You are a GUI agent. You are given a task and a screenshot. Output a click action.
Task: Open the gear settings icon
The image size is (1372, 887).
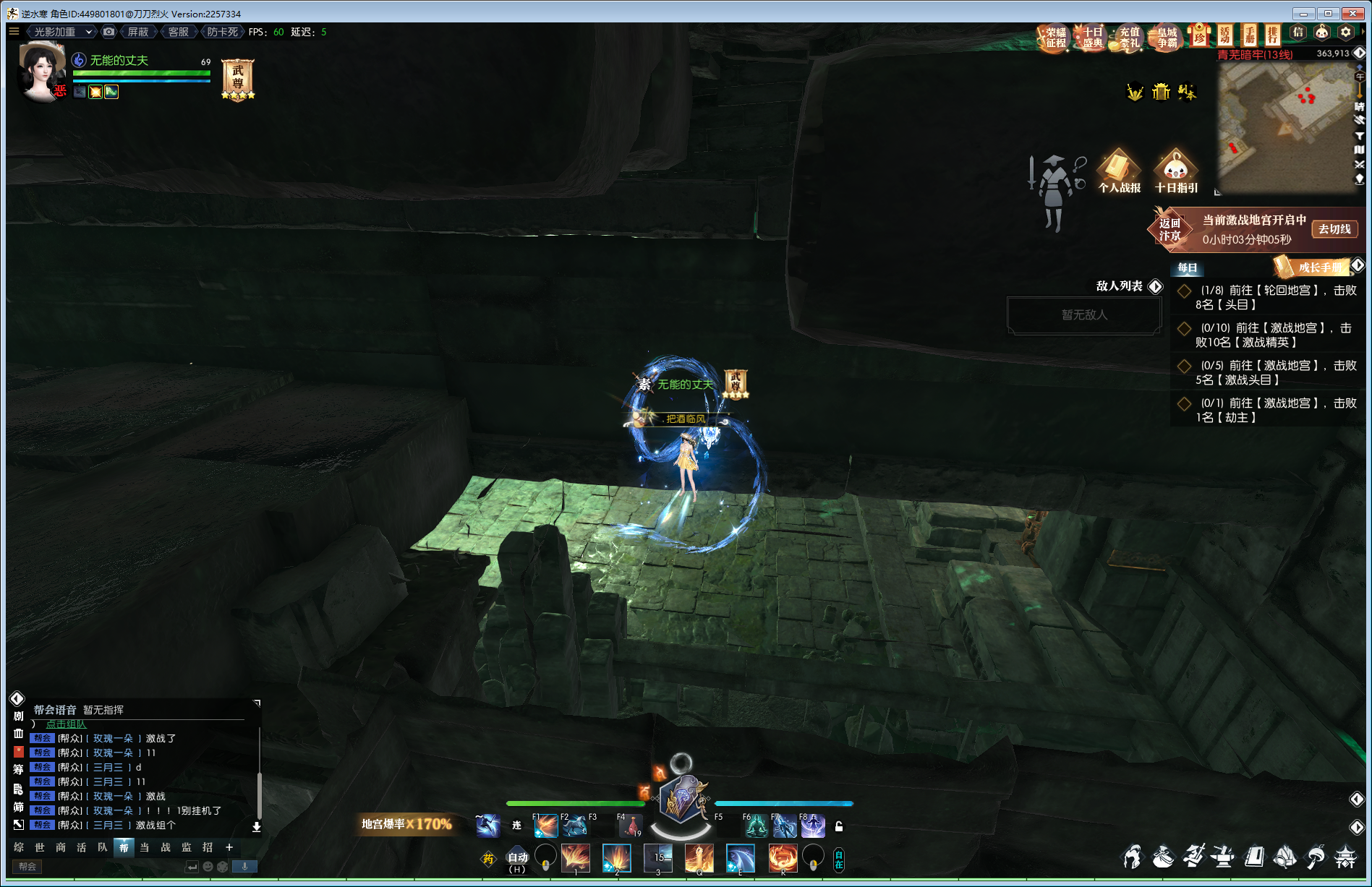(1345, 33)
